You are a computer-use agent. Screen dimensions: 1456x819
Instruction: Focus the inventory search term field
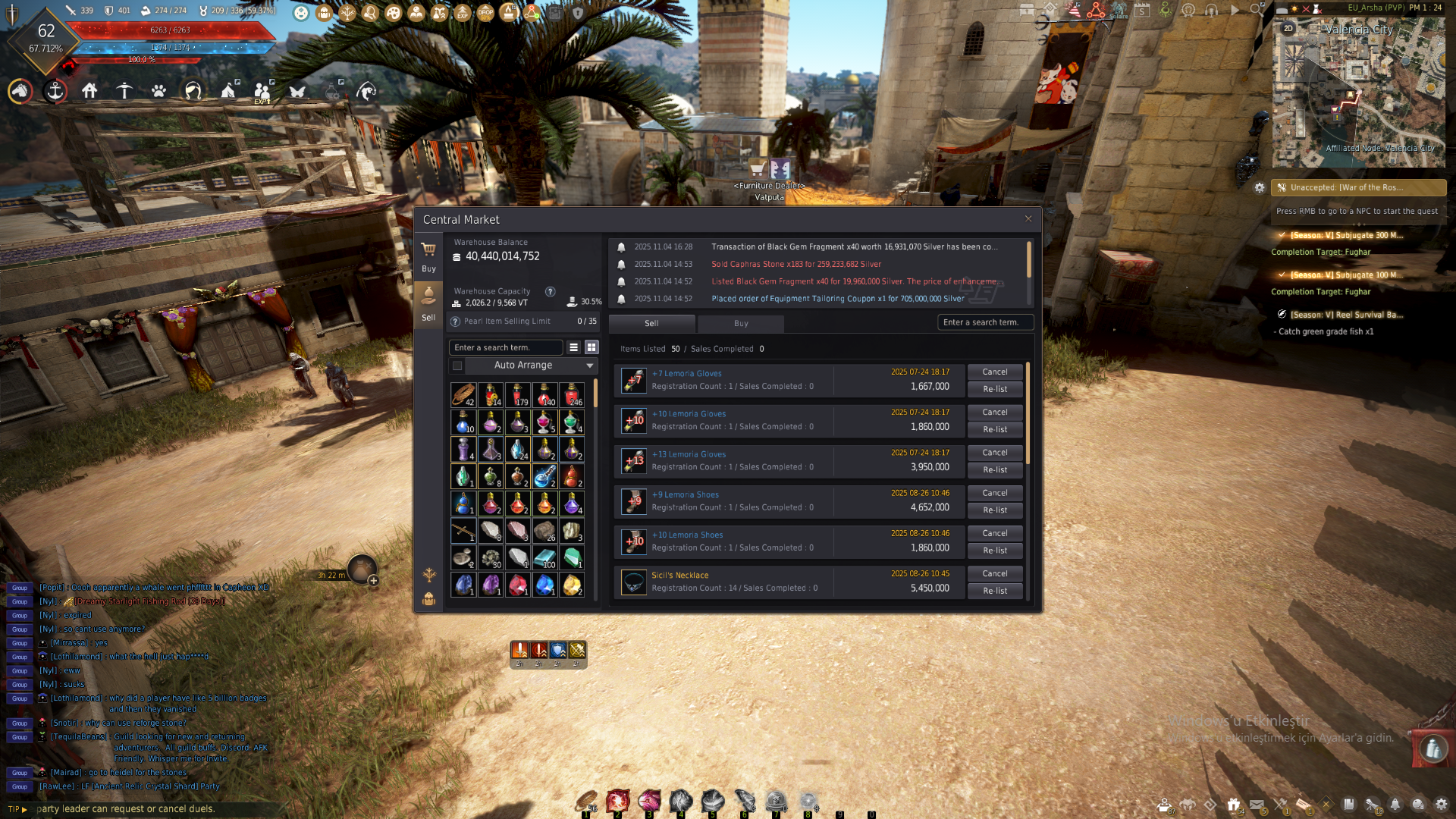click(x=505, y=347)
